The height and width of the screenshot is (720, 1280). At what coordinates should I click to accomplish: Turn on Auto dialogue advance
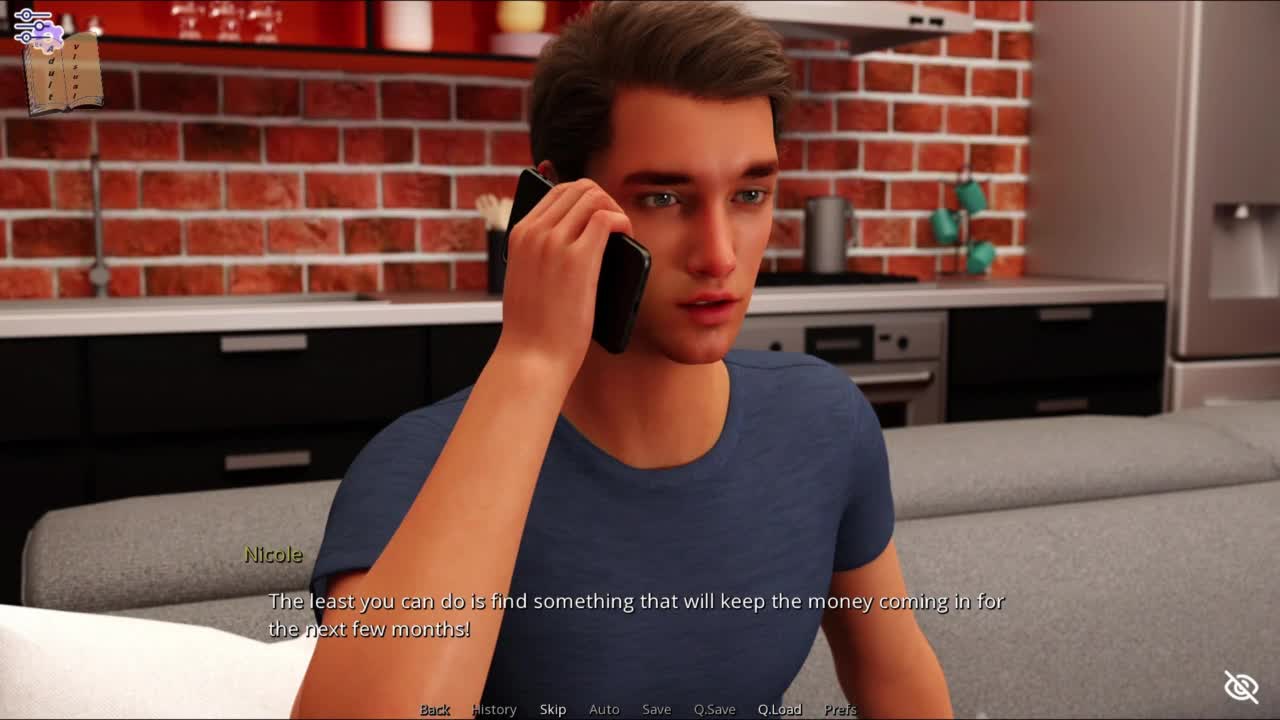click(x=604, y=709)
